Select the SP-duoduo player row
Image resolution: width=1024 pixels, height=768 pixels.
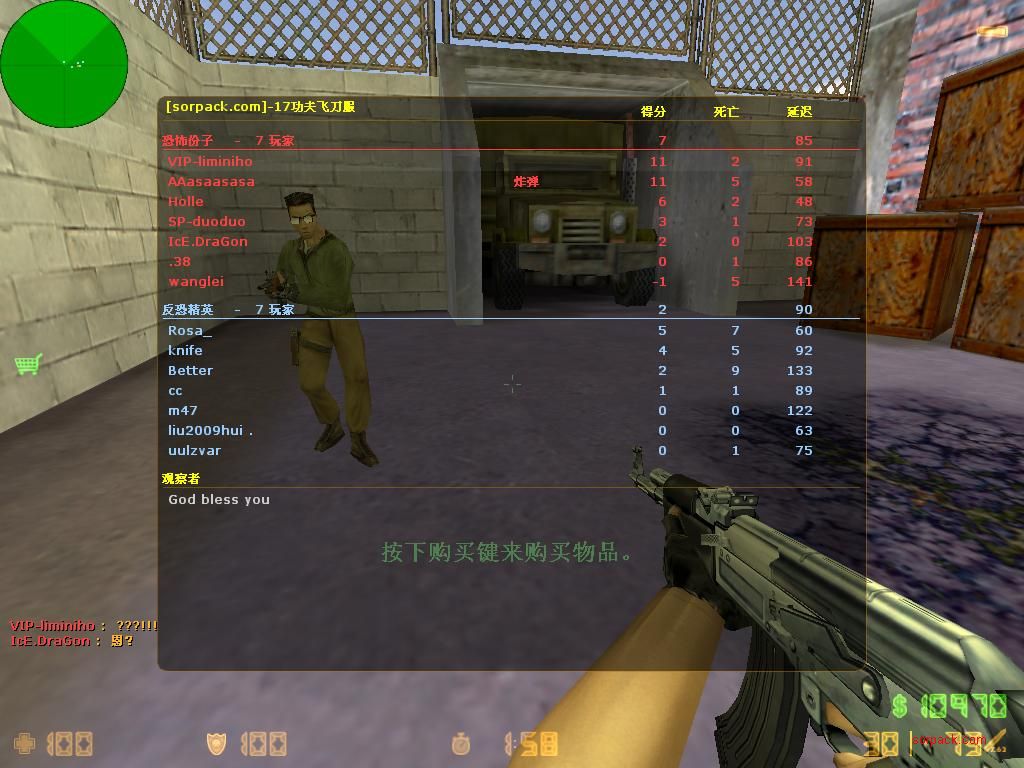point(206,221)
